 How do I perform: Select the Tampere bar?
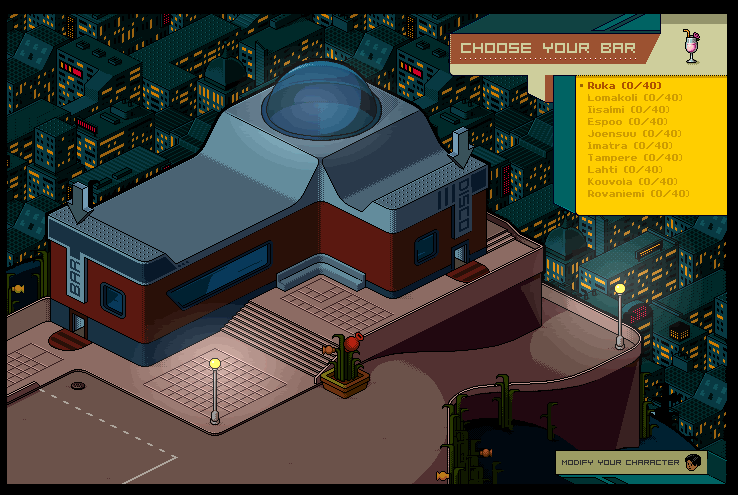coord(634,158)
